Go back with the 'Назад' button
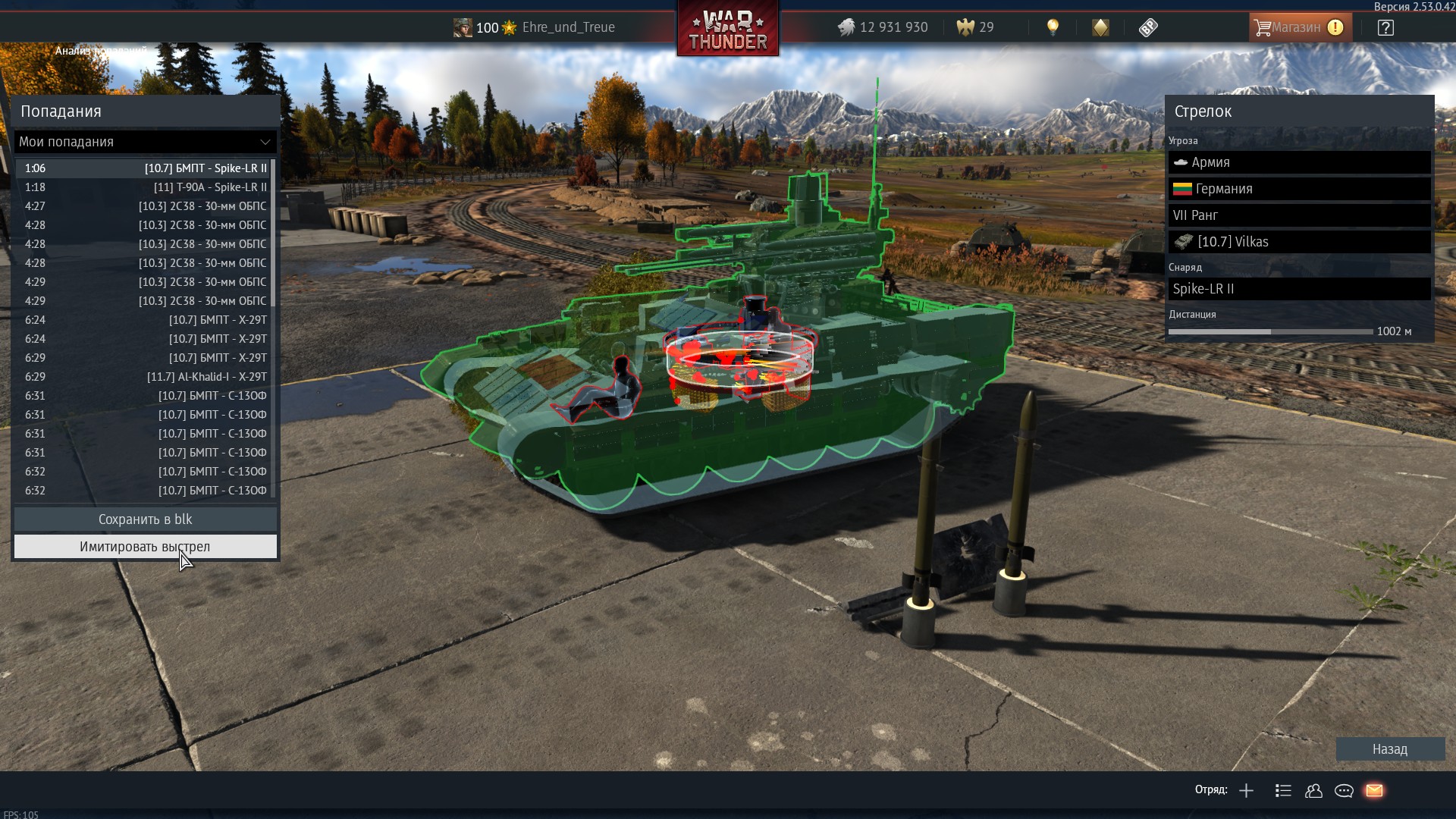 [1389, 749]
